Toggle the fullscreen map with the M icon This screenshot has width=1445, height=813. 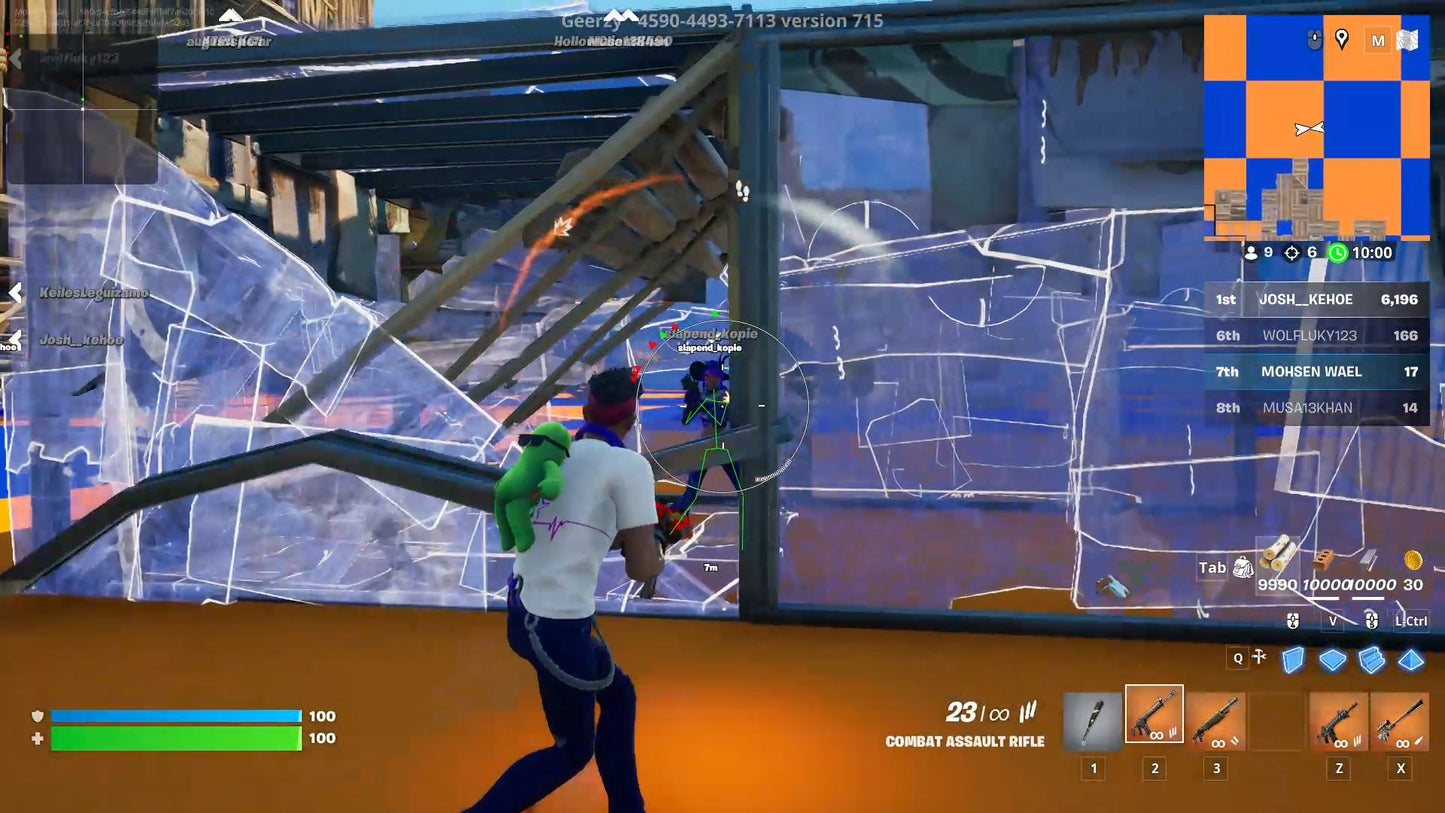click(x=1378, y=40)
